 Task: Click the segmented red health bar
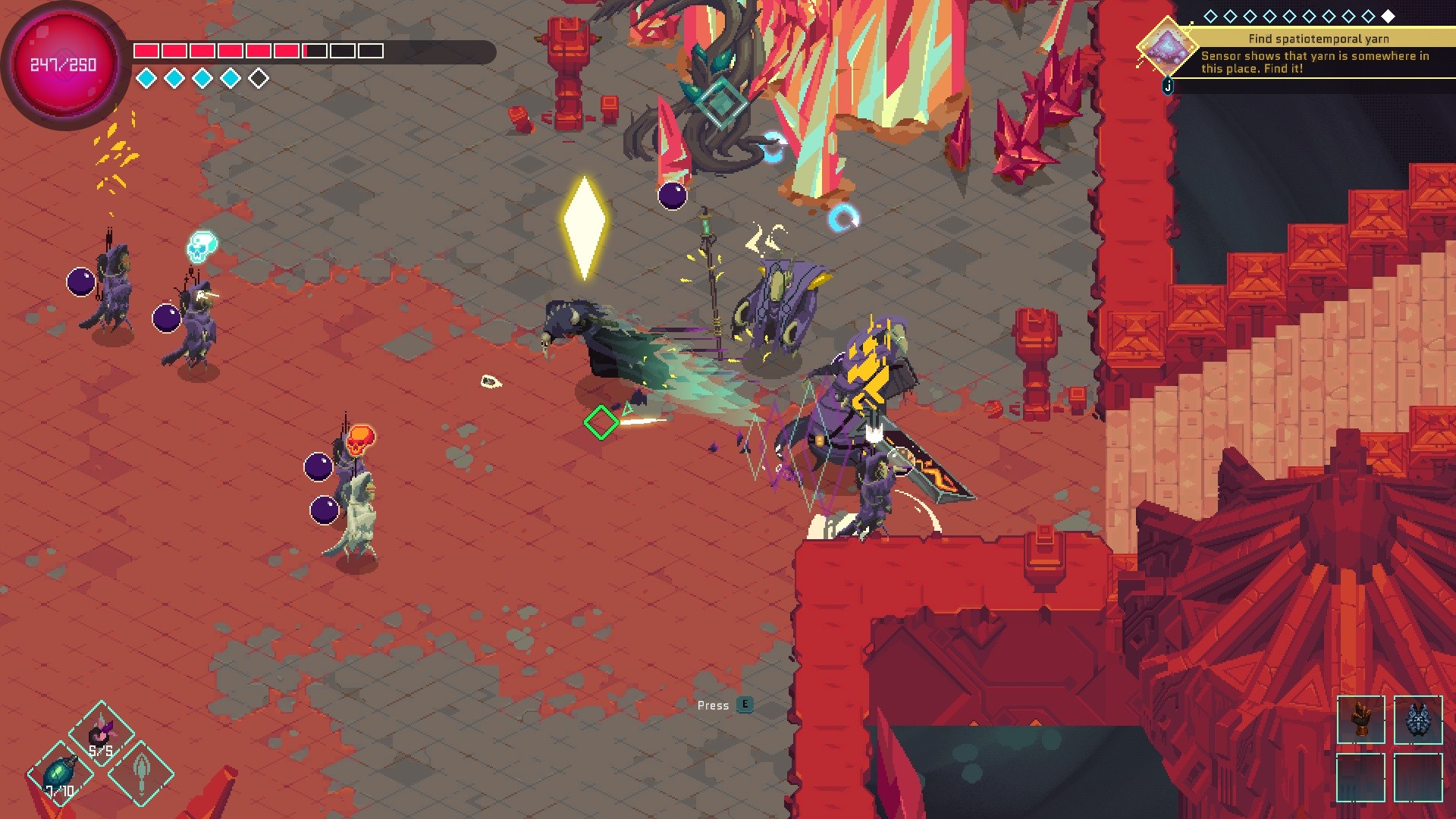coord(258,49)
